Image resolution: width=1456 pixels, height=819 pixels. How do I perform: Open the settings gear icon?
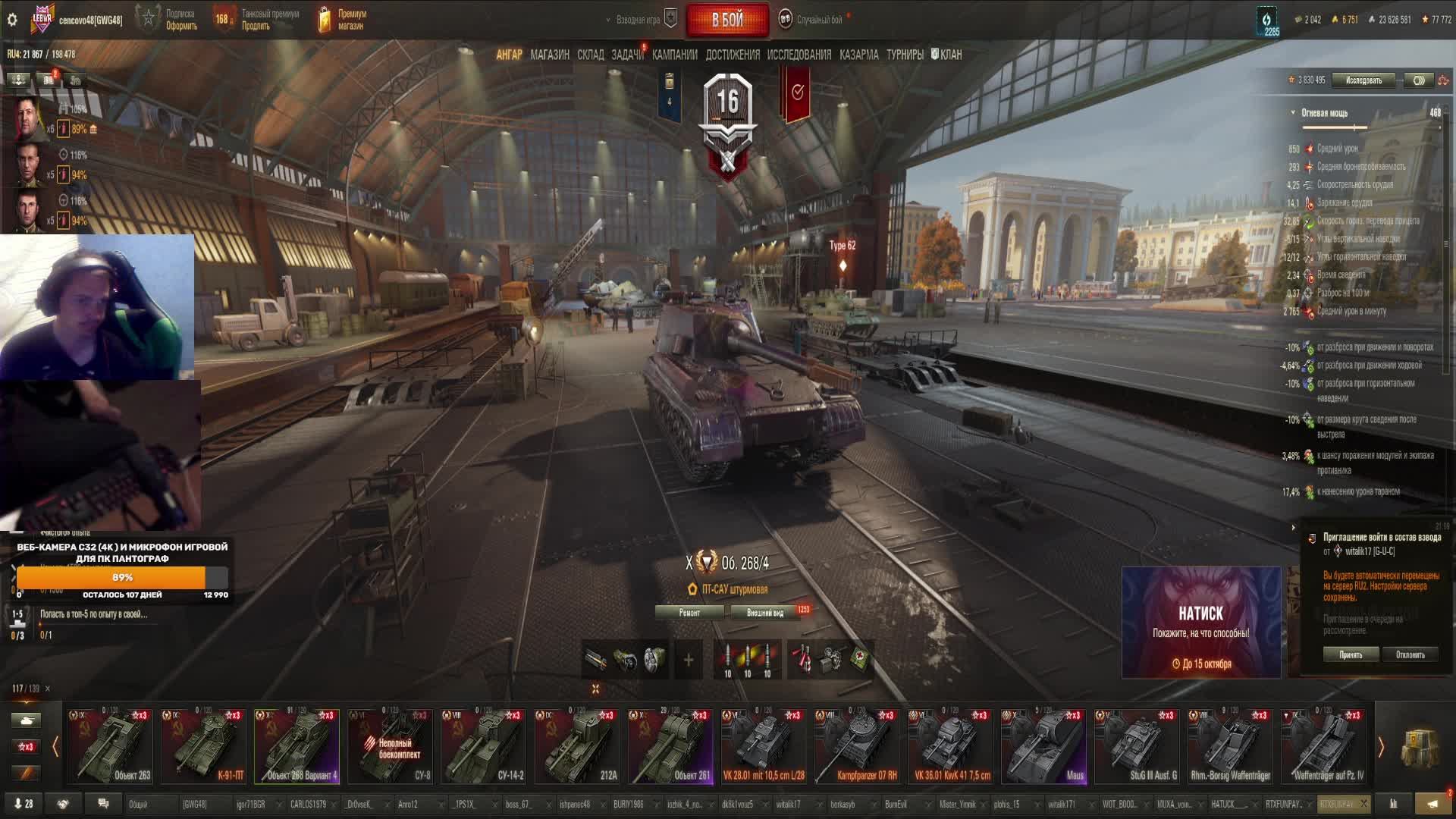[x=12, y=20]
